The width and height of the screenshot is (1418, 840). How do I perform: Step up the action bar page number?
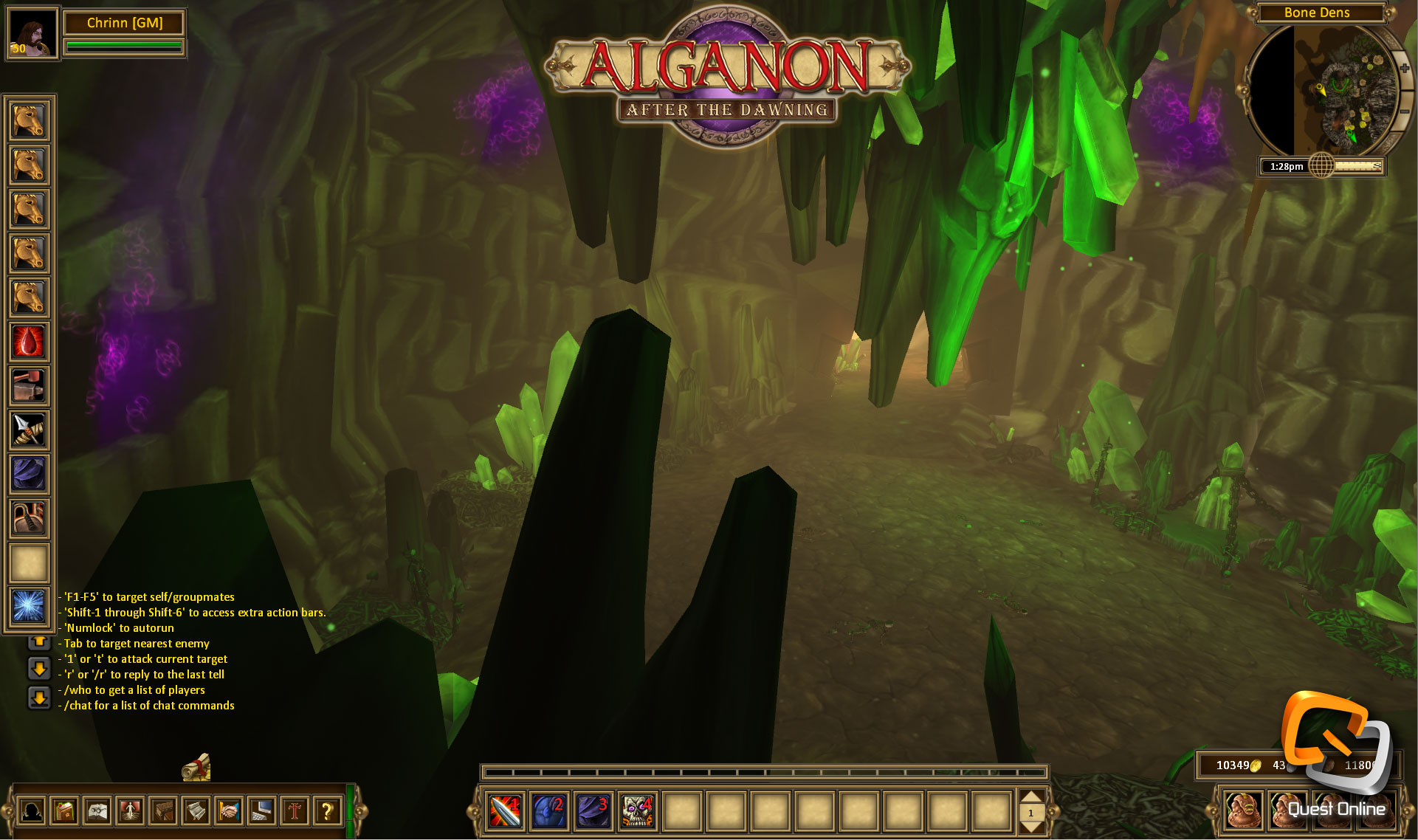1033,796
